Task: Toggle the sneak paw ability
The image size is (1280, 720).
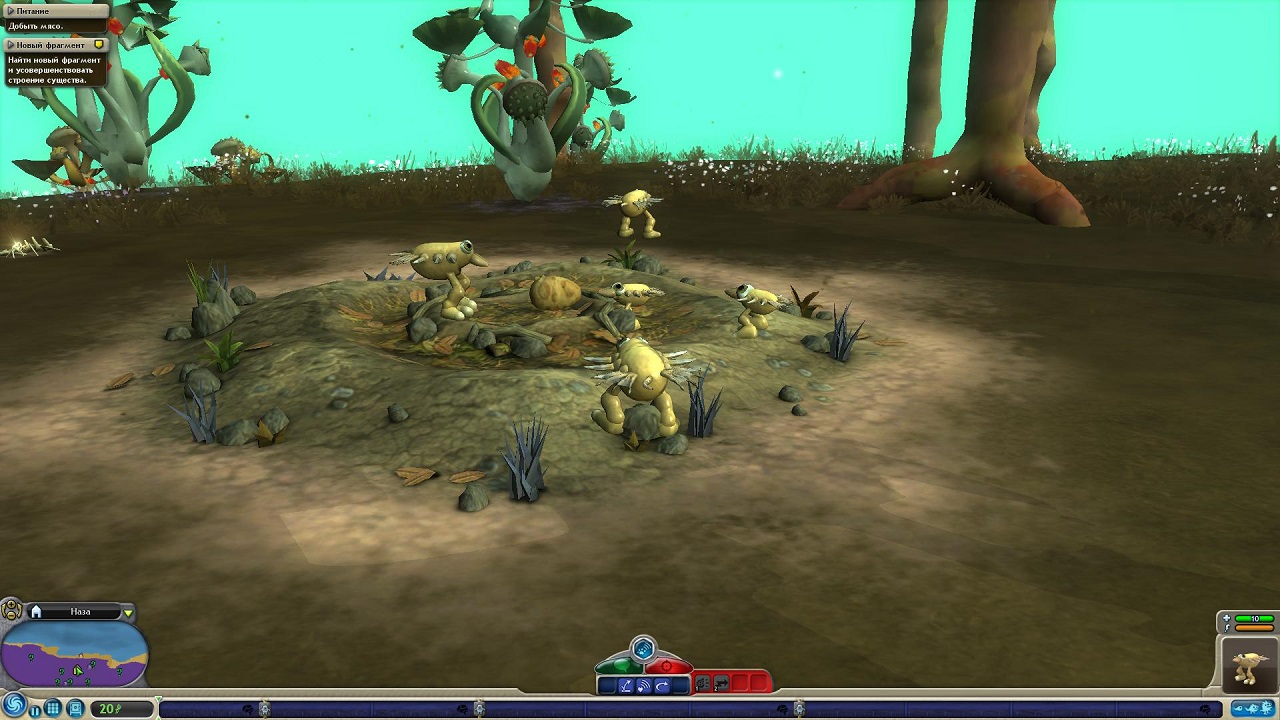Action: pyautogui.click(x=643, y=649)
